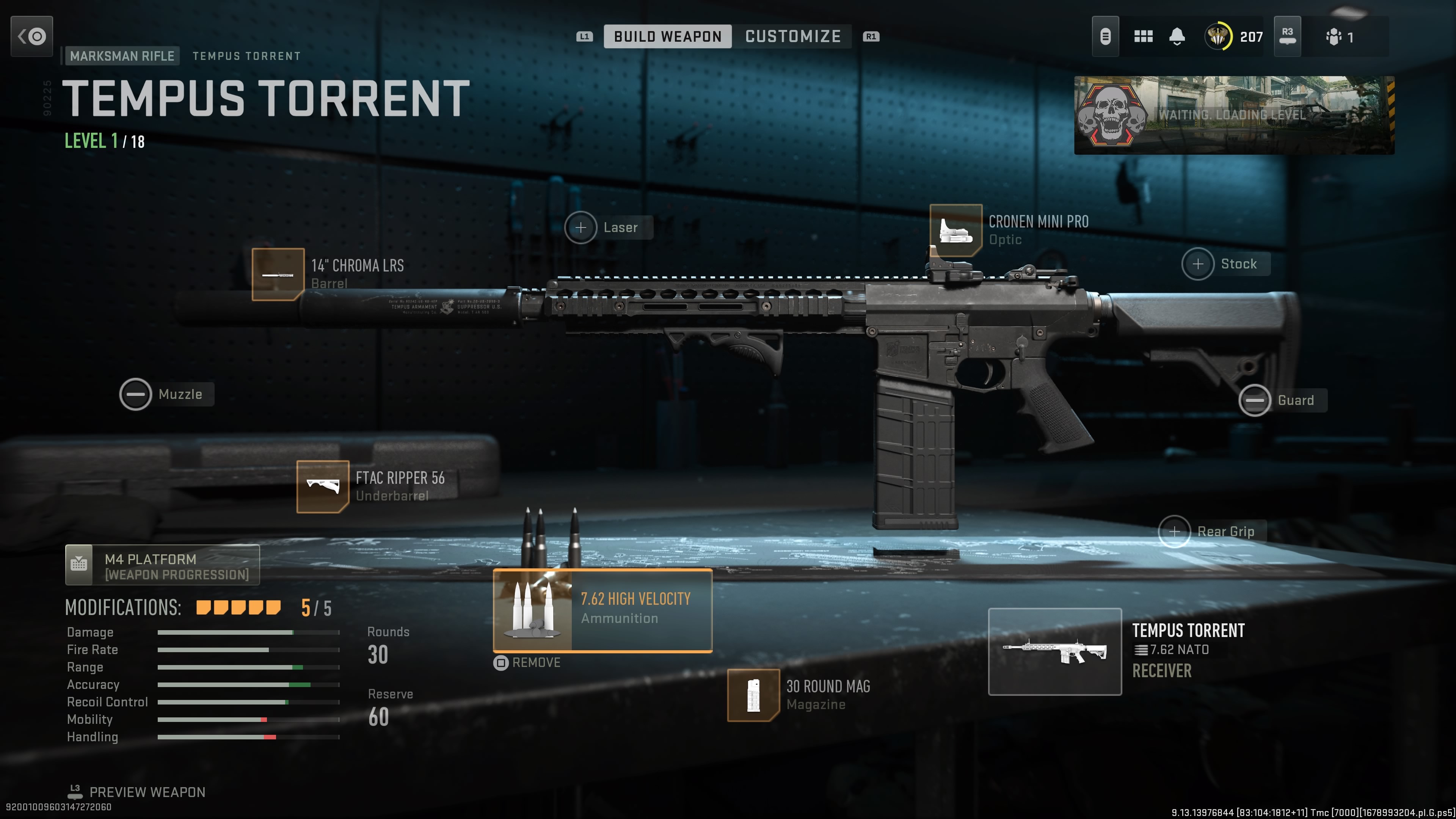Click the waiting lobby map banner
Screen dimensions: 1456x819
[1234, 115]
